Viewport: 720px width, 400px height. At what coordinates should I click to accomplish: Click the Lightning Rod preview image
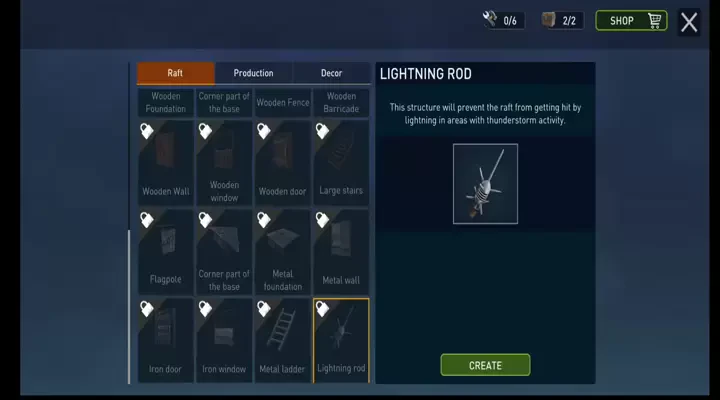coord(485,184)
